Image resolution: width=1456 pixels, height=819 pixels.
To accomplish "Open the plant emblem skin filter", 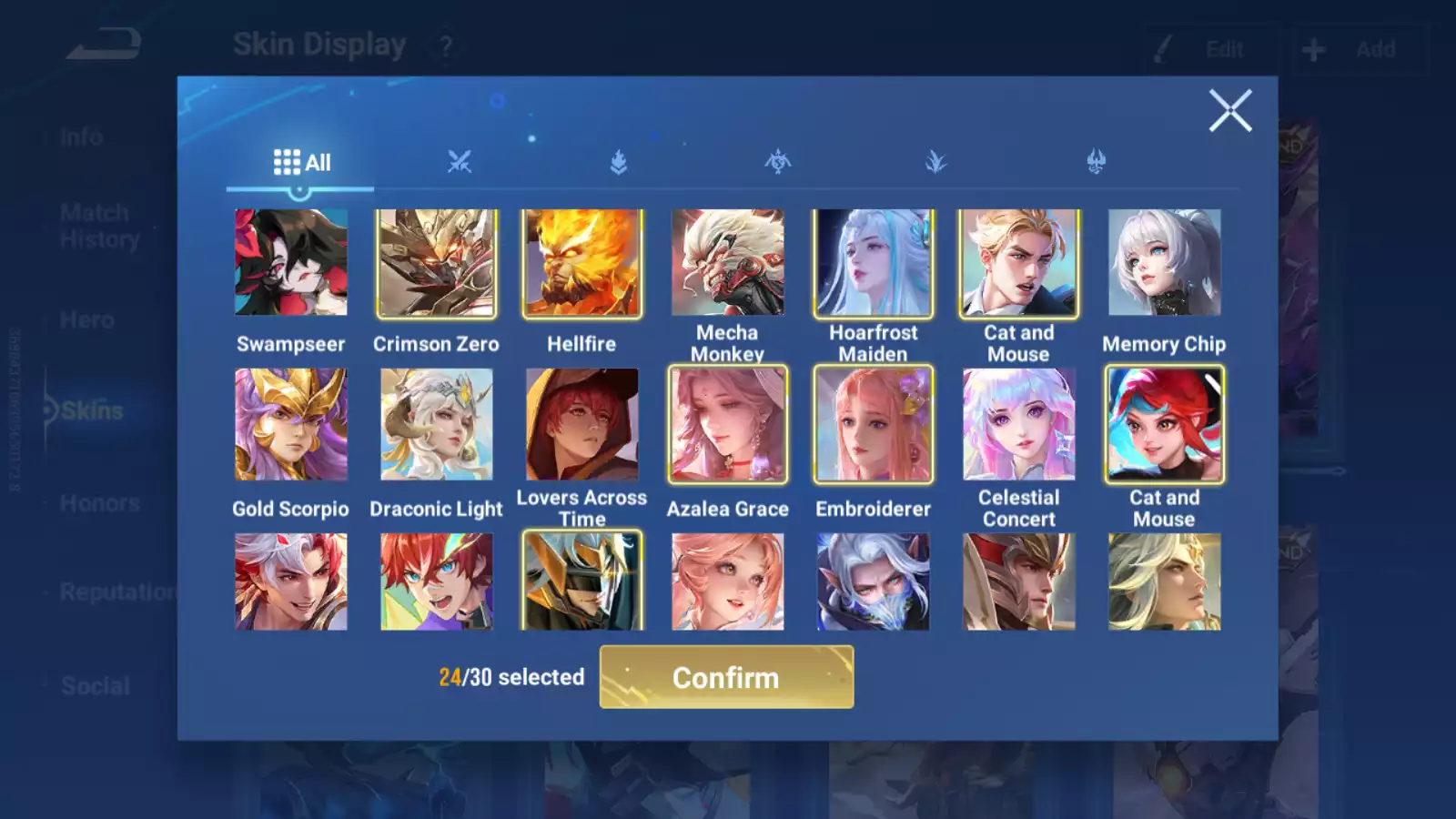I will (x=938, y=162).
